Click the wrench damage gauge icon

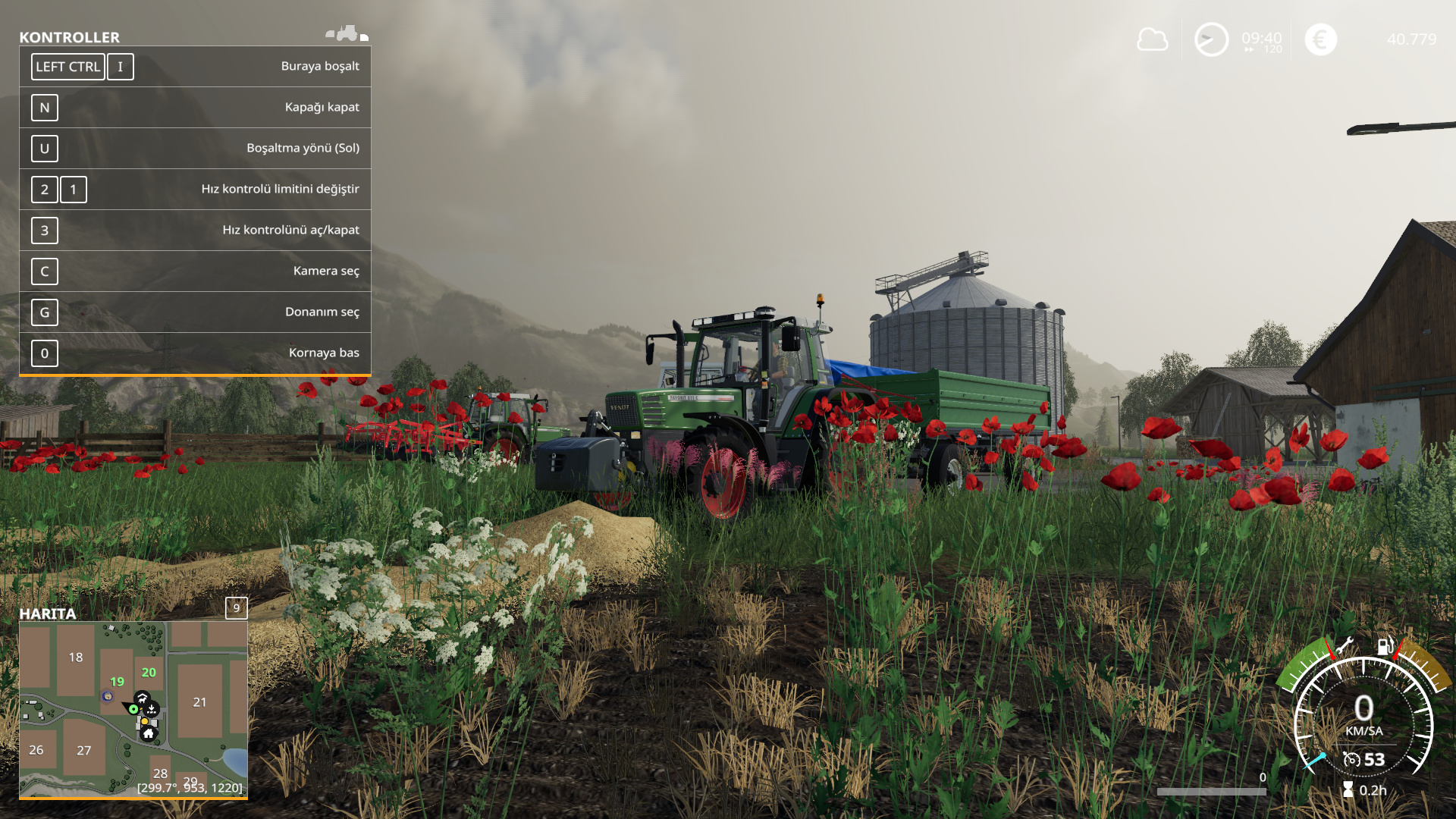[x=1345, y=646]
